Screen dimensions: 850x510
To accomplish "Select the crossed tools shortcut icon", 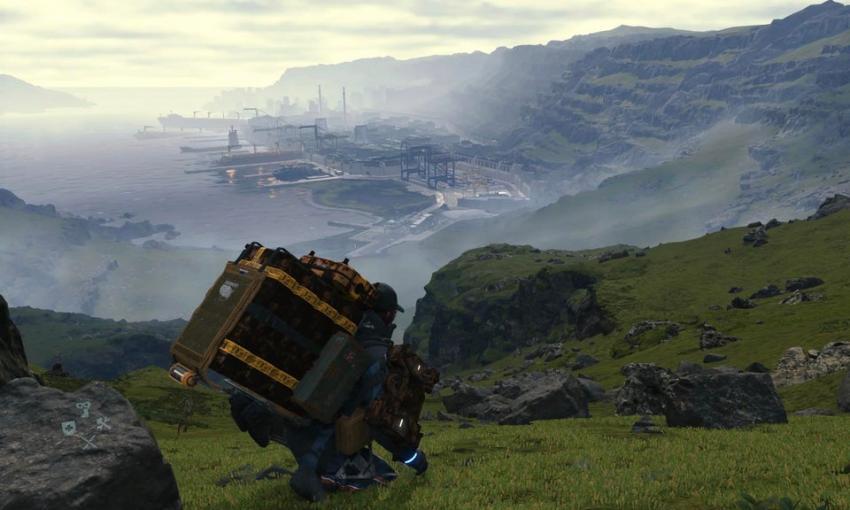I will click(x=104, y=424).
